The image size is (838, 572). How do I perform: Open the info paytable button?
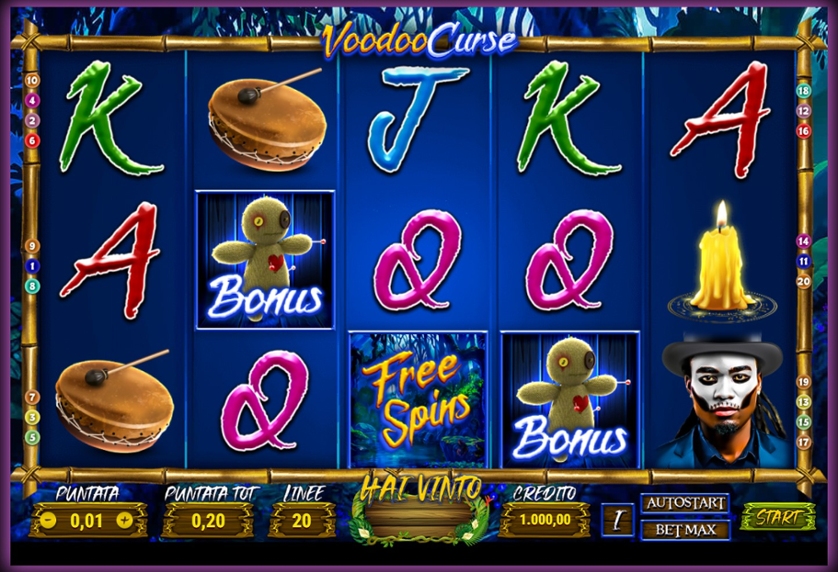[x=618, y=520]
